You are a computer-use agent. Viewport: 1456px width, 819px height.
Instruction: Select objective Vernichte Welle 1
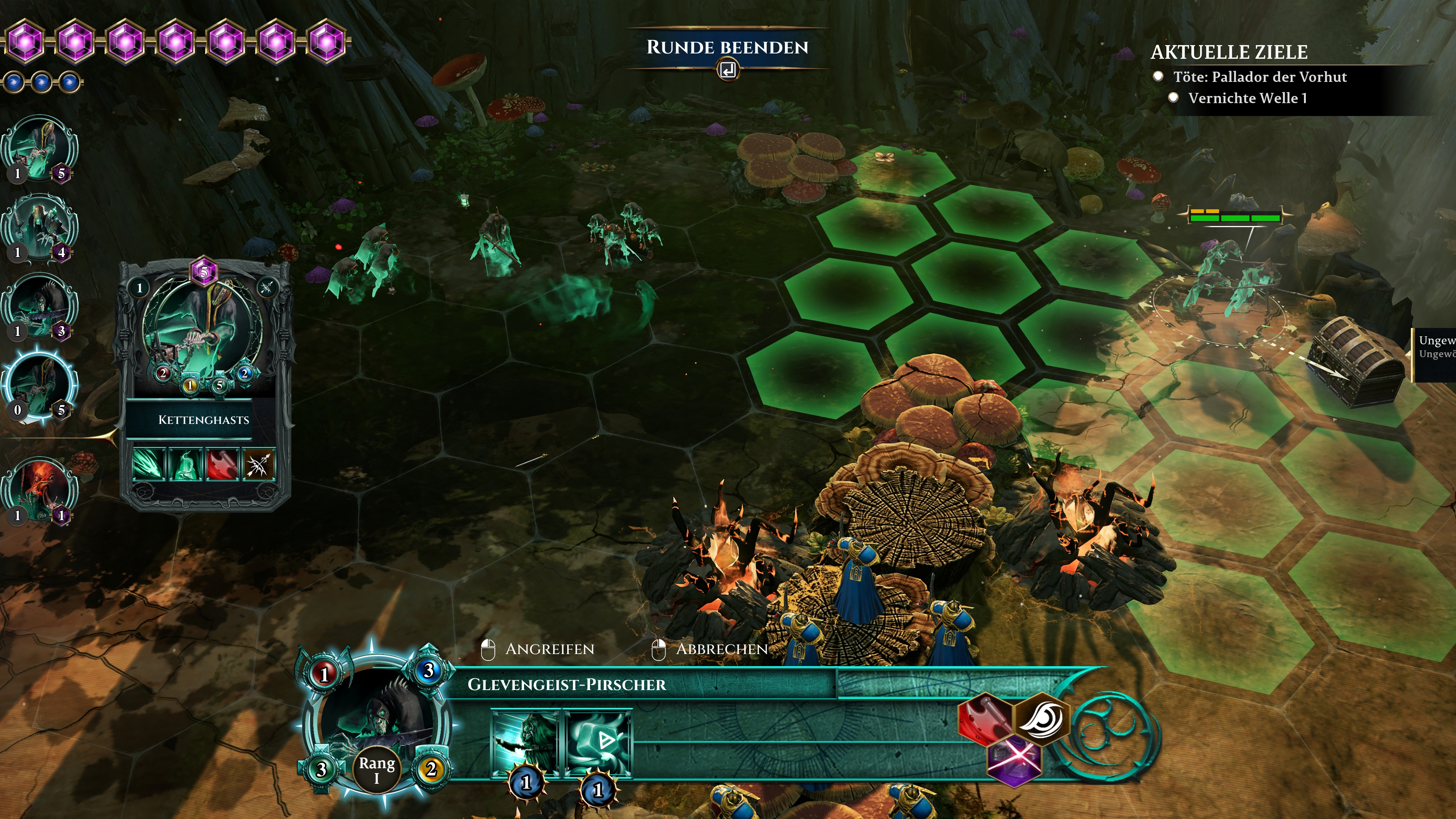(1247, 98)
